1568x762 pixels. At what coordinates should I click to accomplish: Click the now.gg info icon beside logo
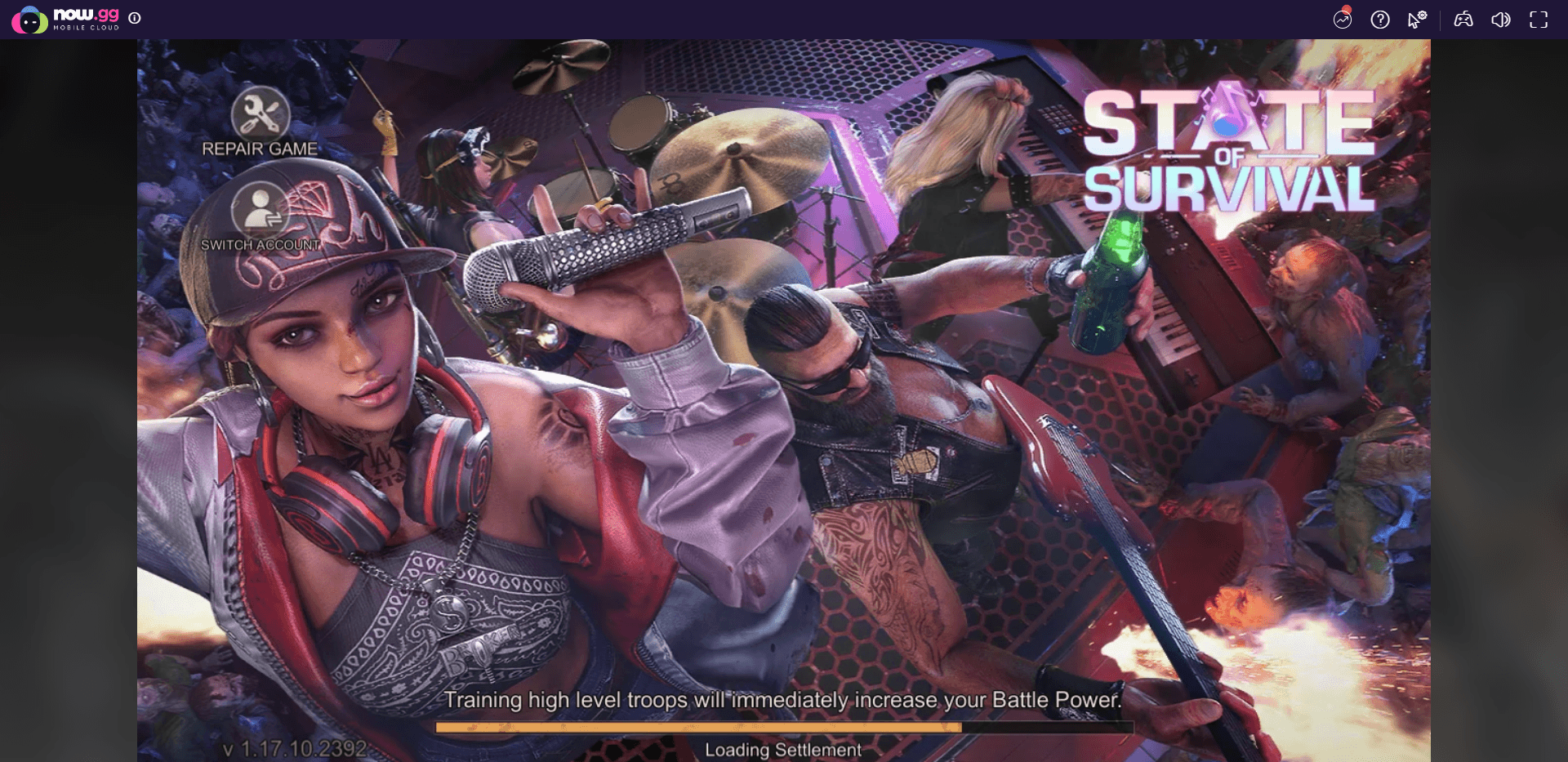(135, 18)
